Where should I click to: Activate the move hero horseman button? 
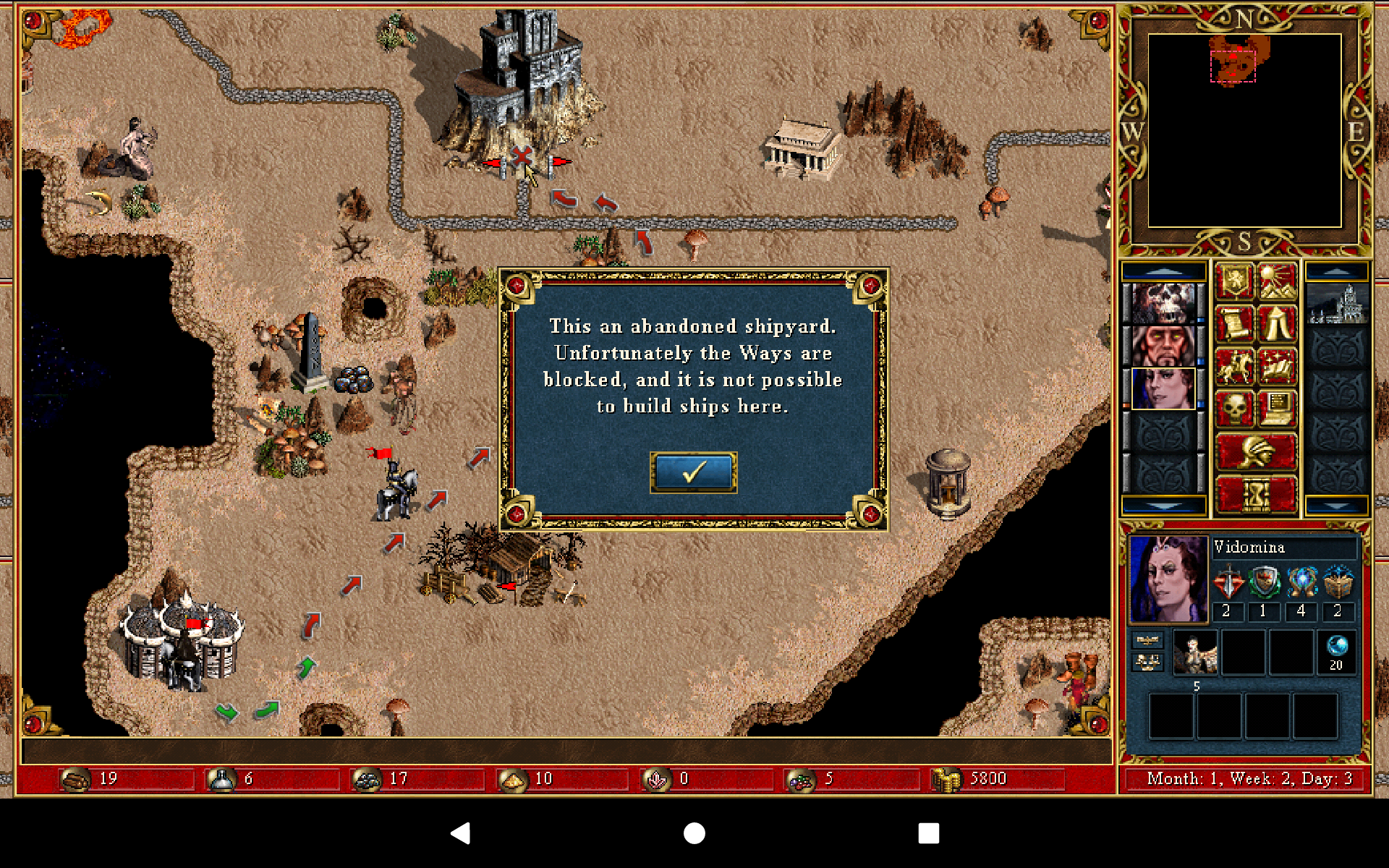point(1233,366)
